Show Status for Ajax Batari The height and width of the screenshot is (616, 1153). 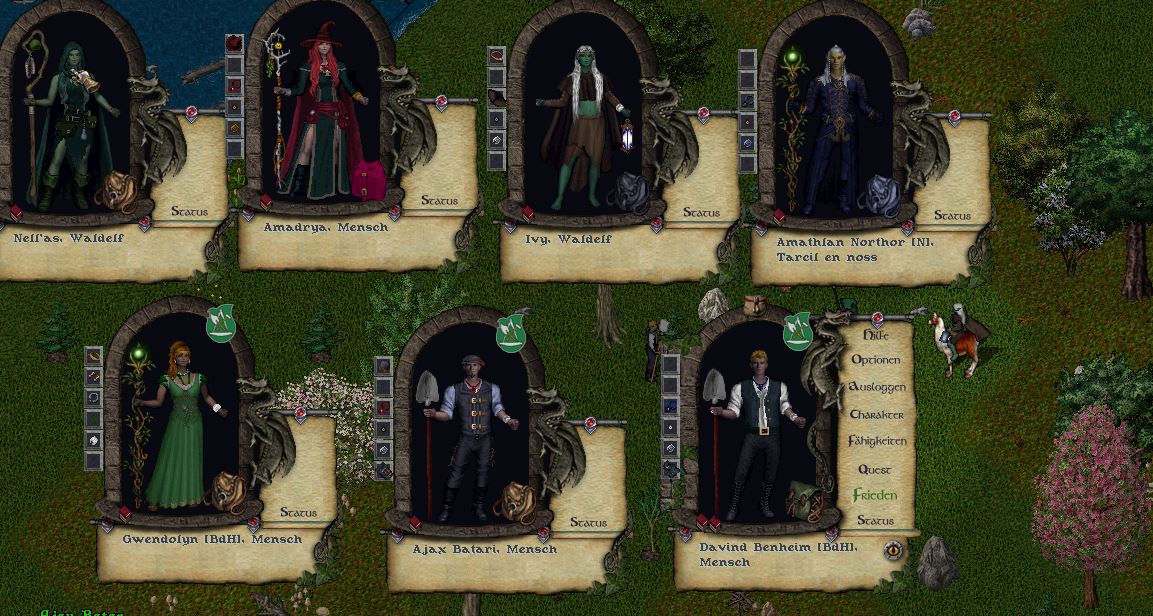coord(588,522)
